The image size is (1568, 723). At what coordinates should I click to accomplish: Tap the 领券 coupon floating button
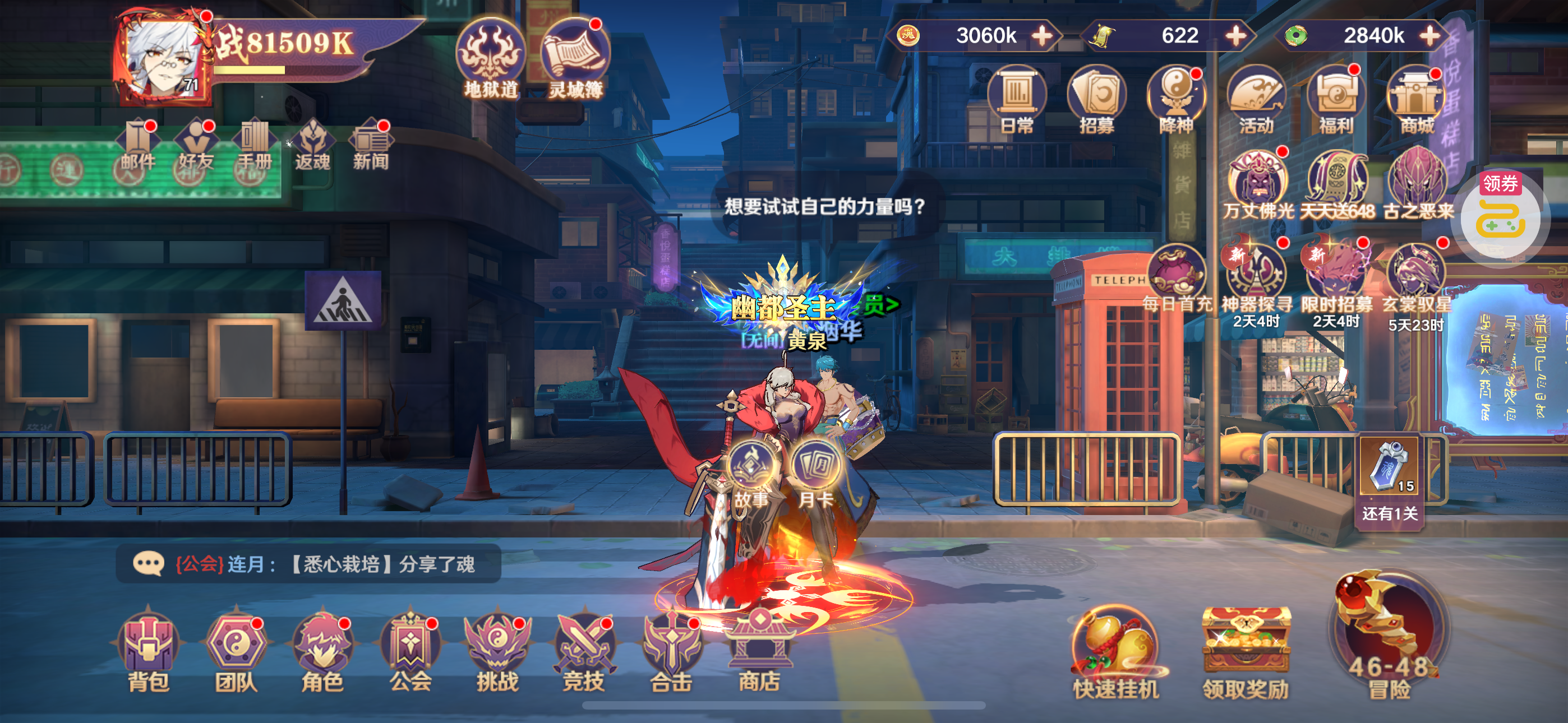(1501, 217)
